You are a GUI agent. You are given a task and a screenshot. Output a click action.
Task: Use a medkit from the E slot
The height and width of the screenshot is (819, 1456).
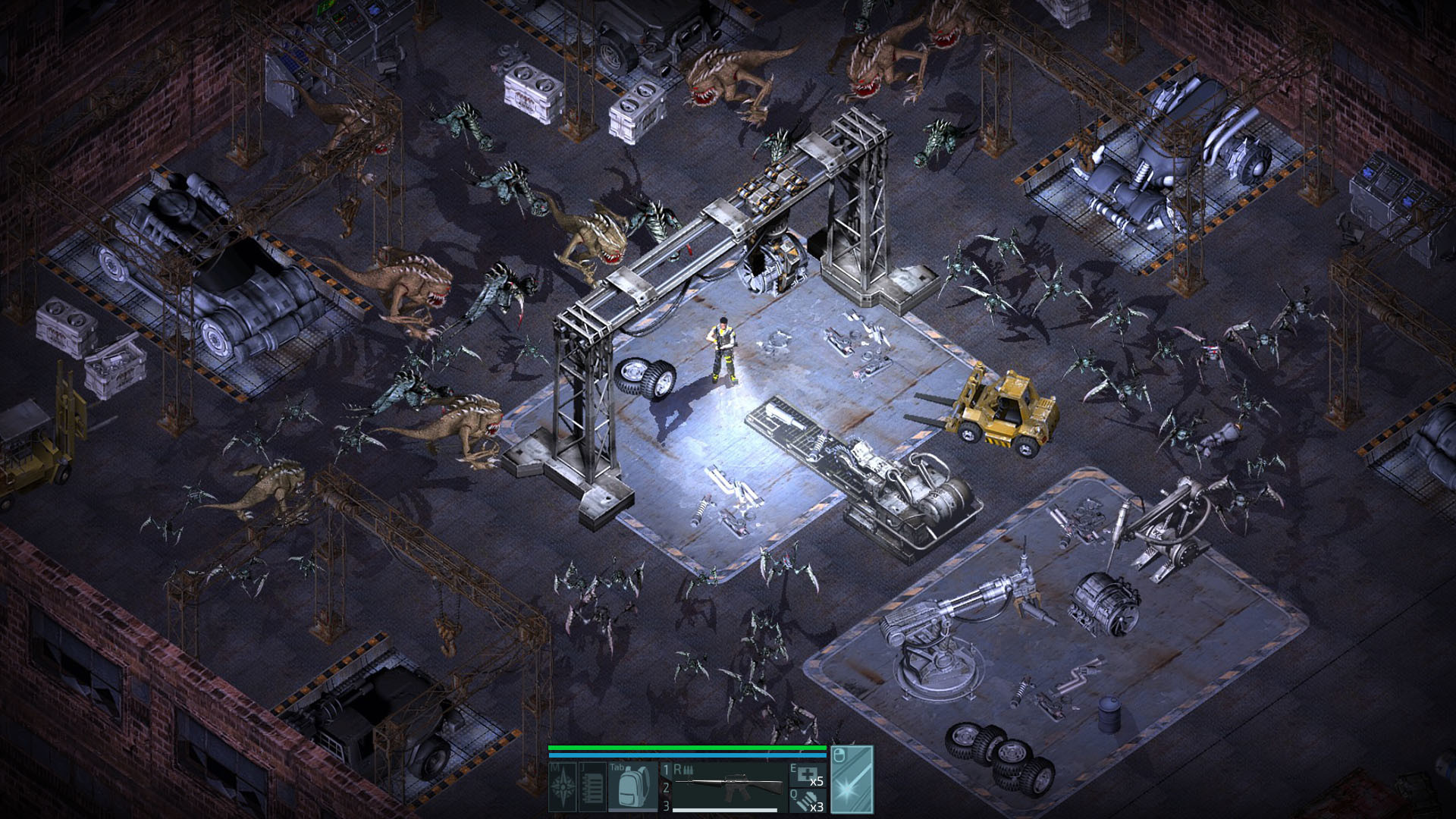click(805, 775)
